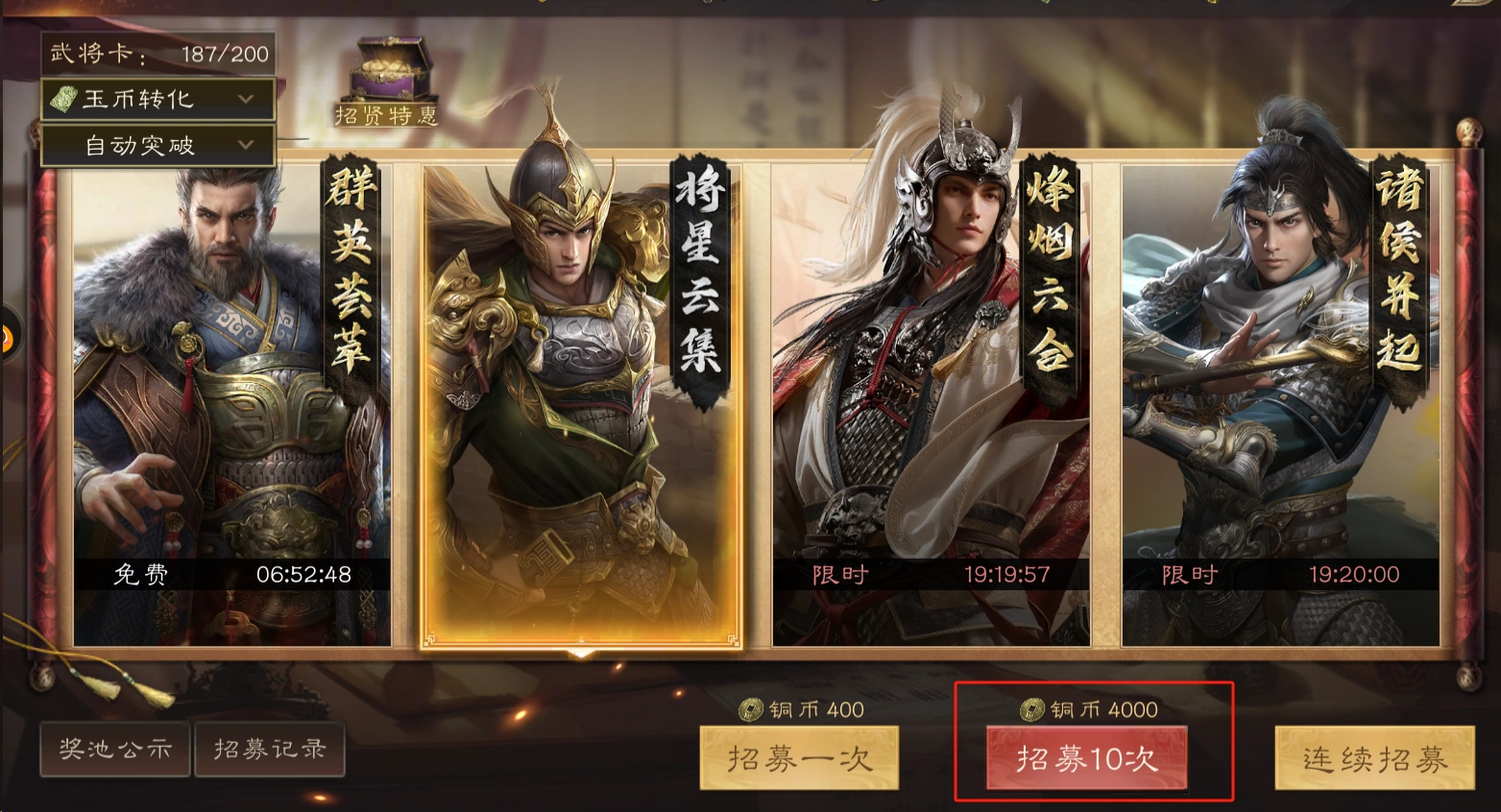Expand the 玉币转化 dropdown
This screenshot has height=812, width=1501.
coord(157,100)
